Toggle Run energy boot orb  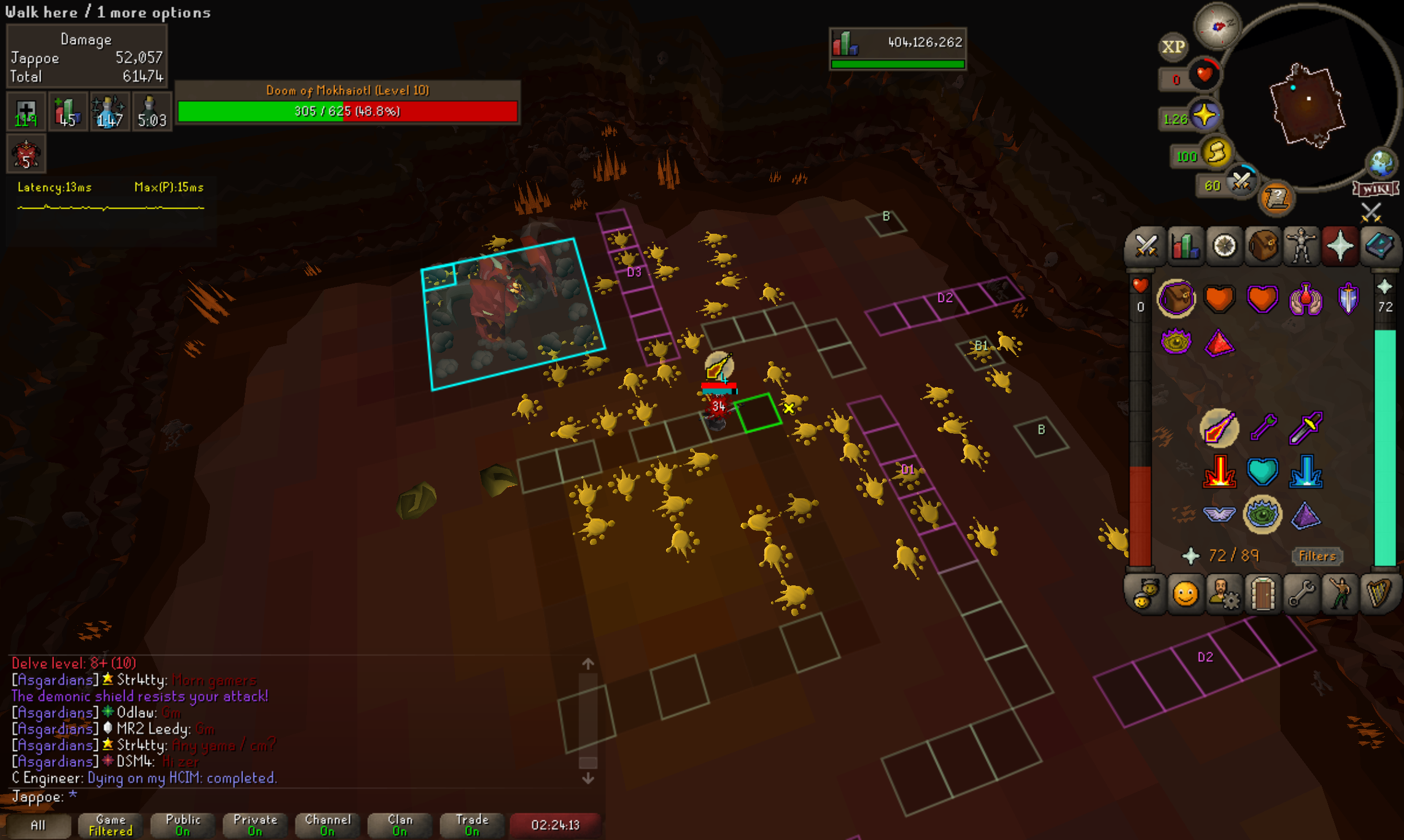click(1217, 153)
